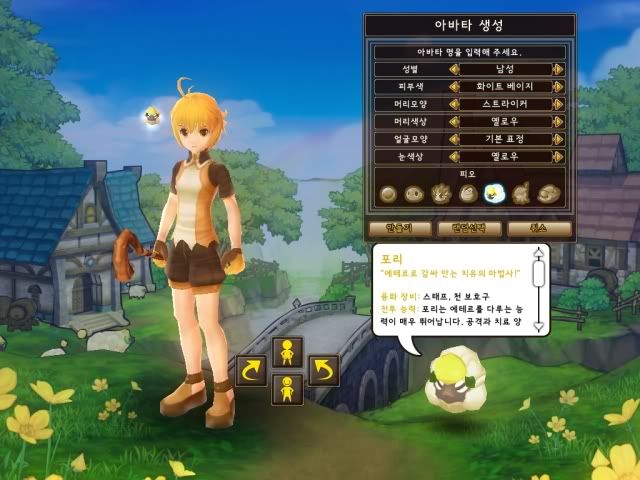The width and height of the screenshot is (640, 480).
Task: Select previous 머리모양 hairstyle
Action: (453, 104)
